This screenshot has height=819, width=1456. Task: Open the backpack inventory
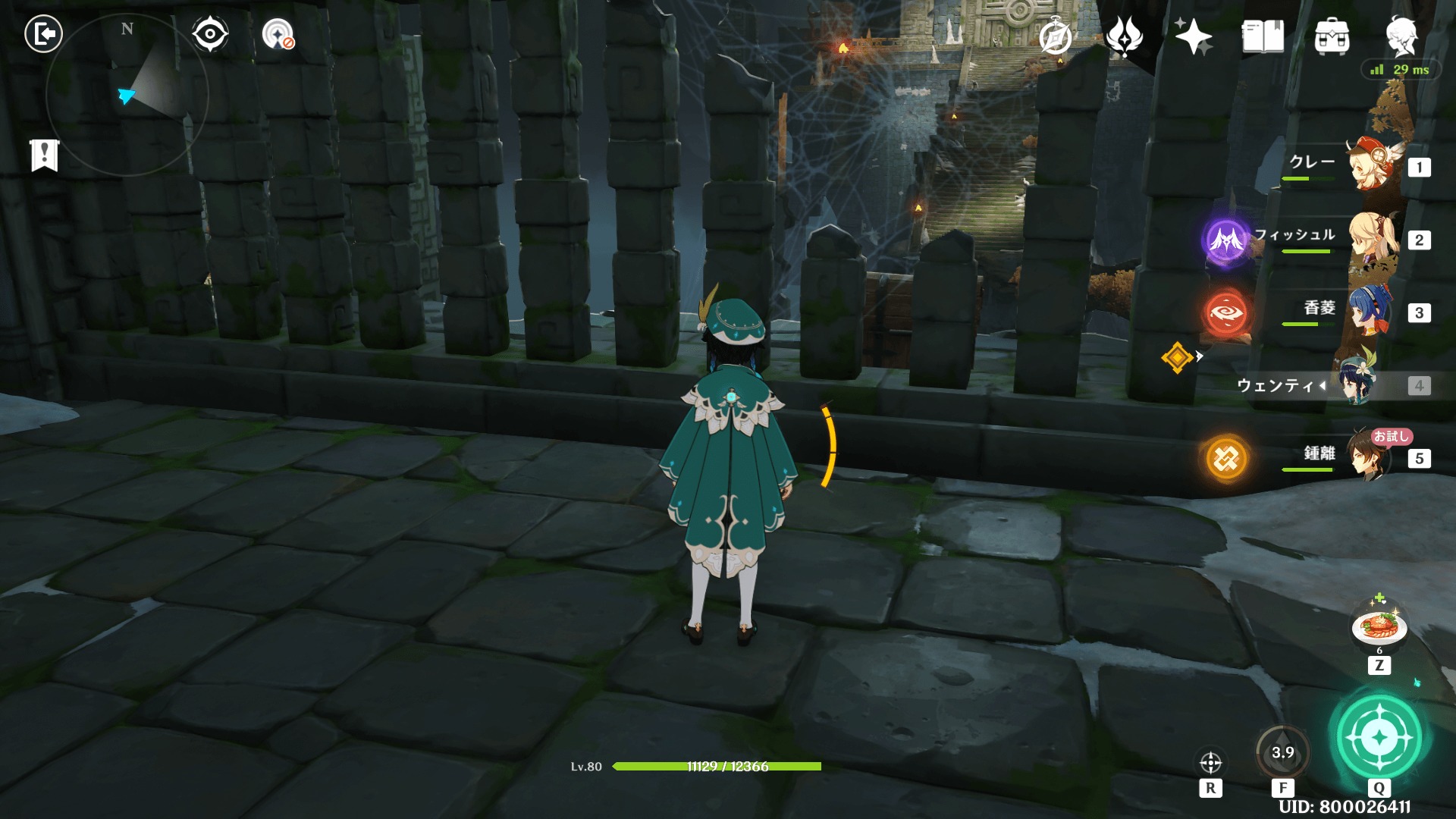[x=1332, y=36]
